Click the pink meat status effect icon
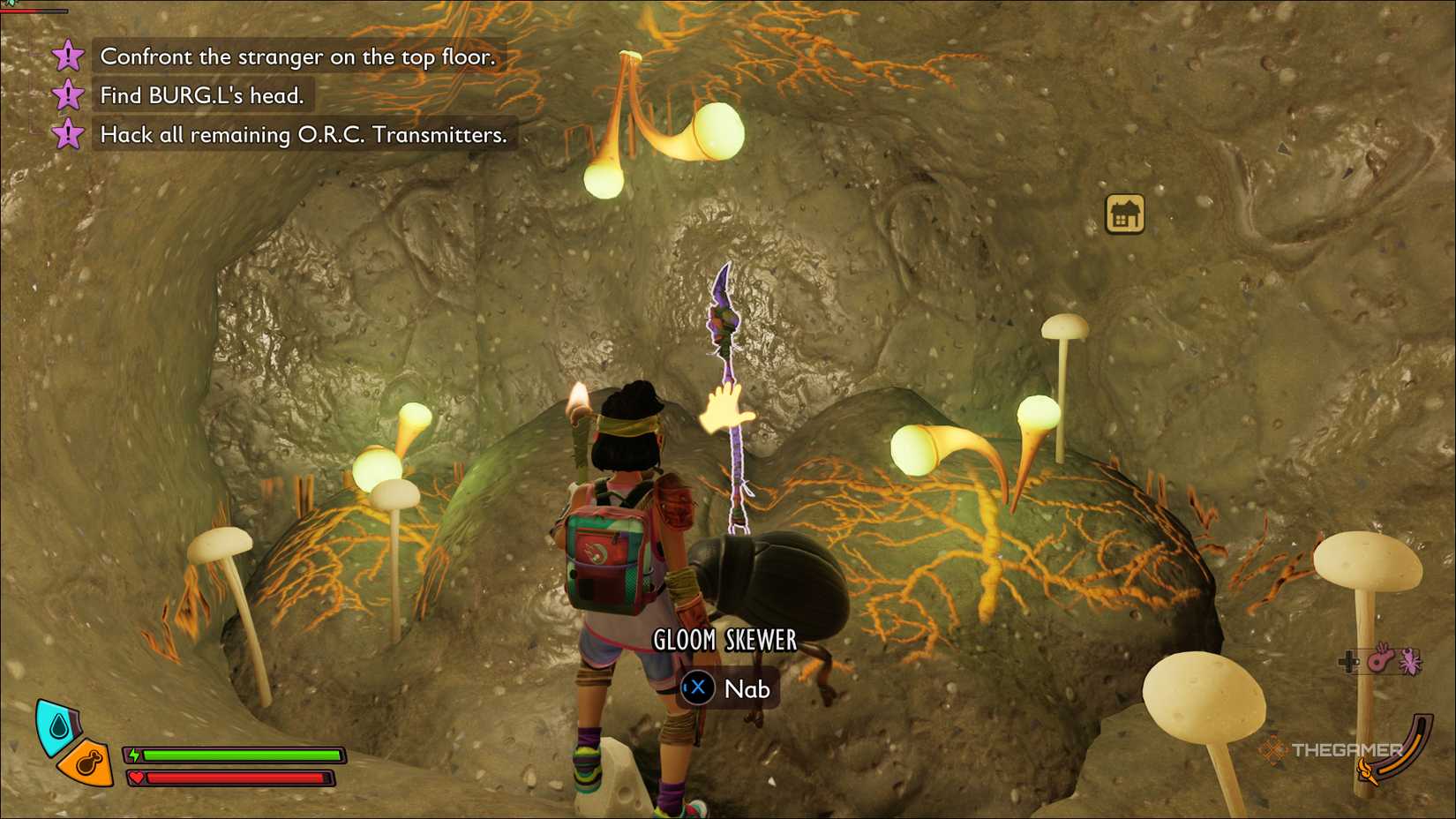Viewport: 1456px width, 819px height. pos(1380,659)
